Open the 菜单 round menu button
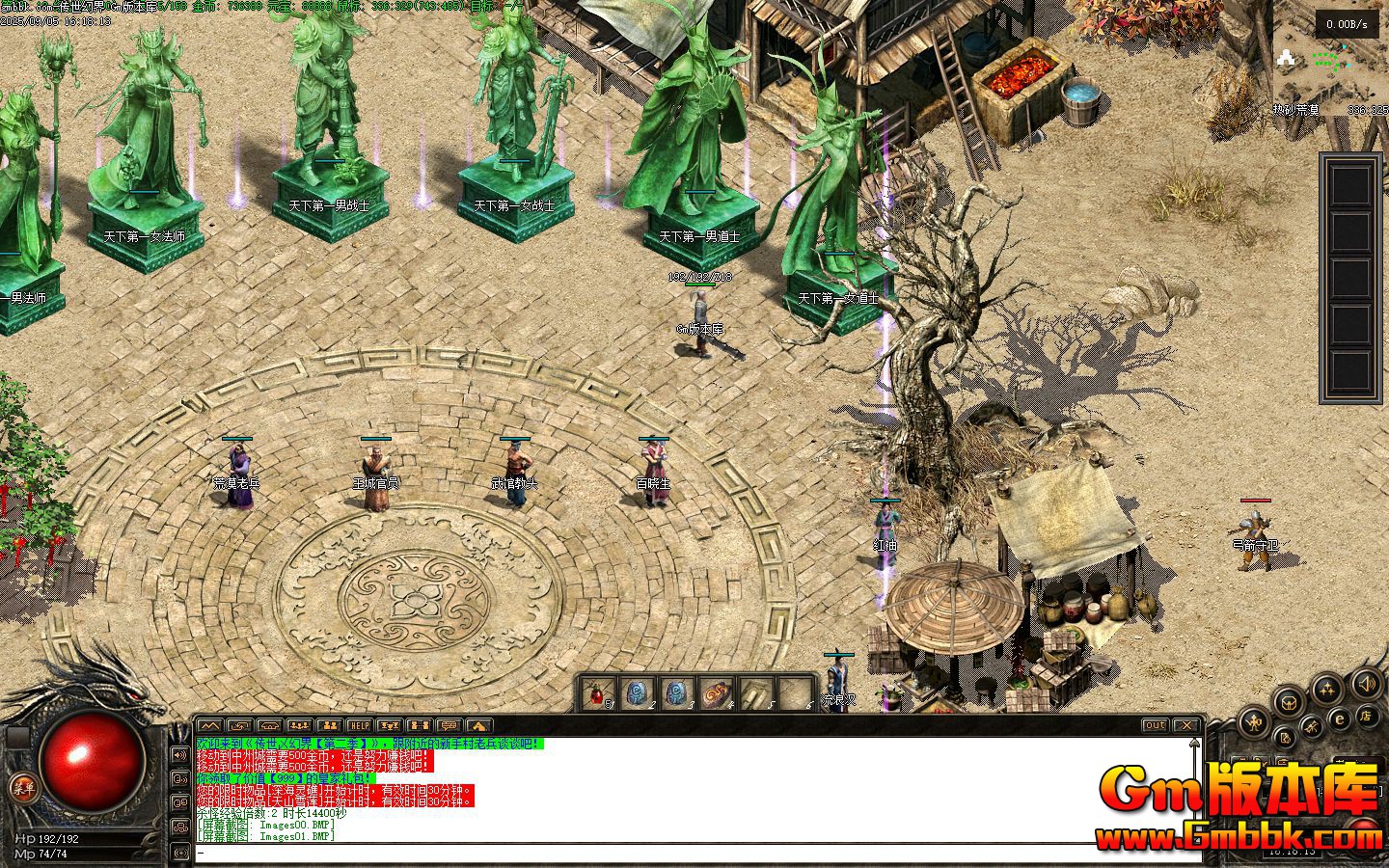The height and width of the screenshot is (868, 1389). [x=21, y=788]
